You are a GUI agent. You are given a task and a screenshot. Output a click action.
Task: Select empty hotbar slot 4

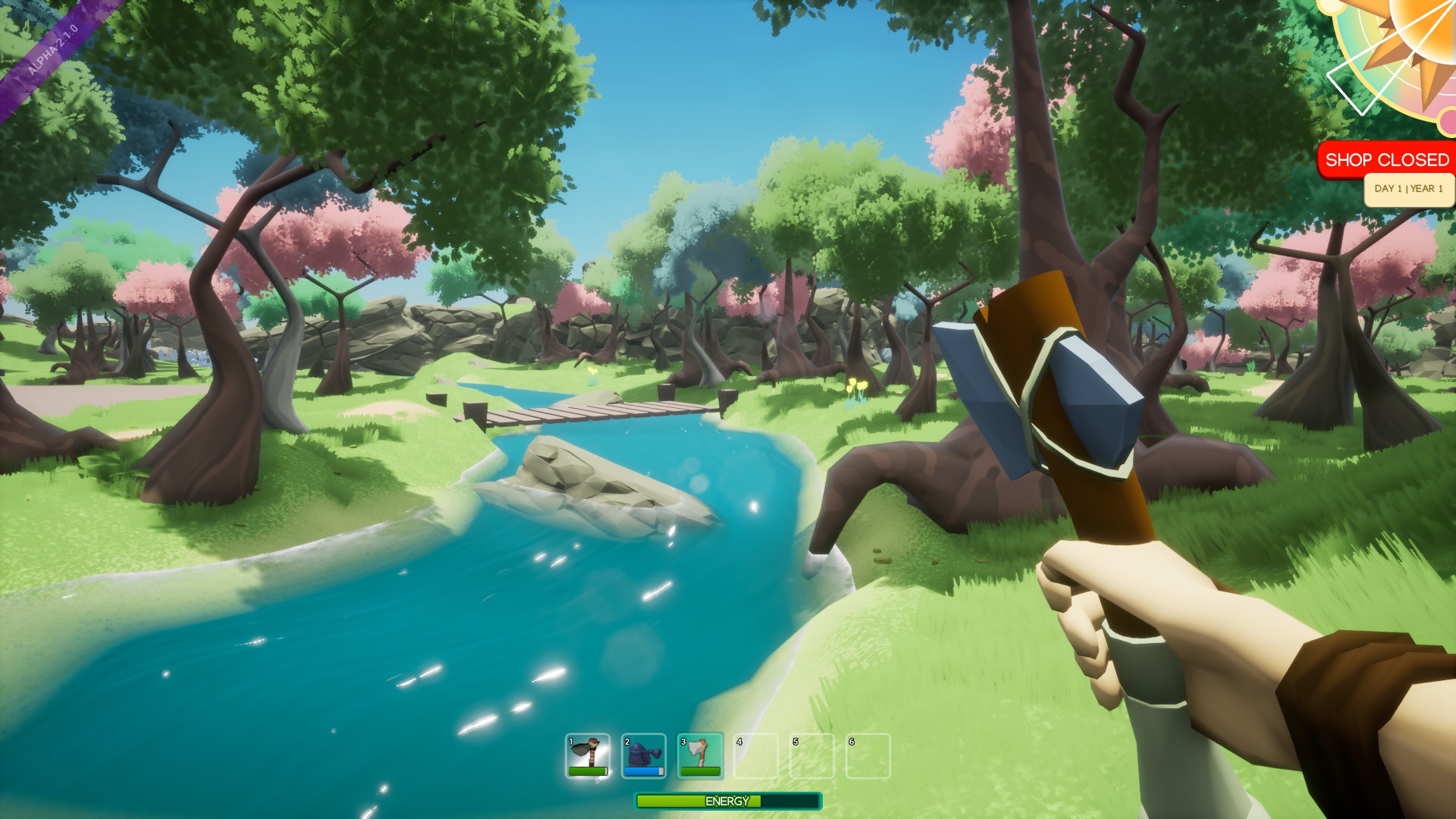(x=756, y=755)
